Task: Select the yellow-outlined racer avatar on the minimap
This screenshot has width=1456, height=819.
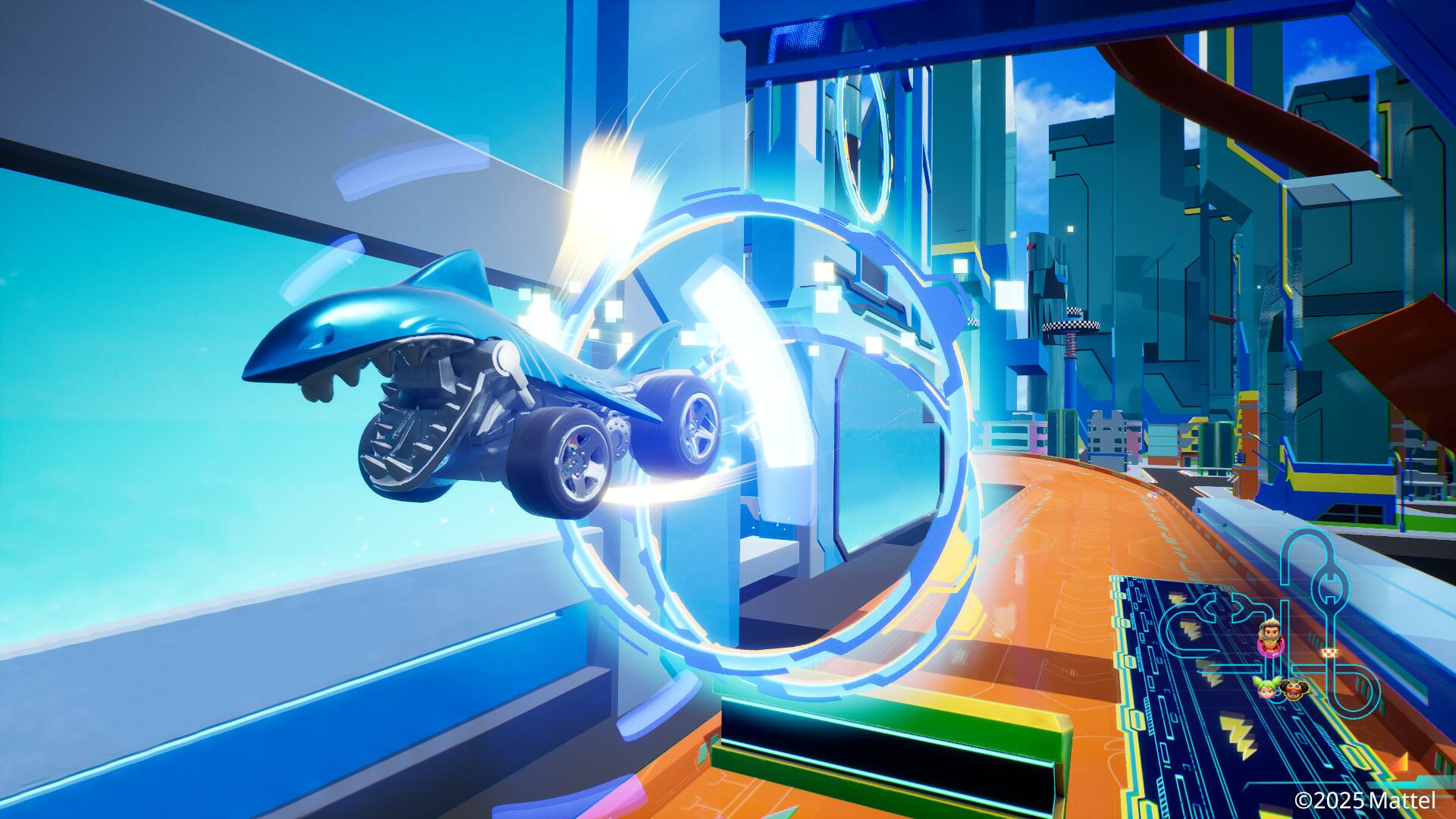Action: point(1294,689)
